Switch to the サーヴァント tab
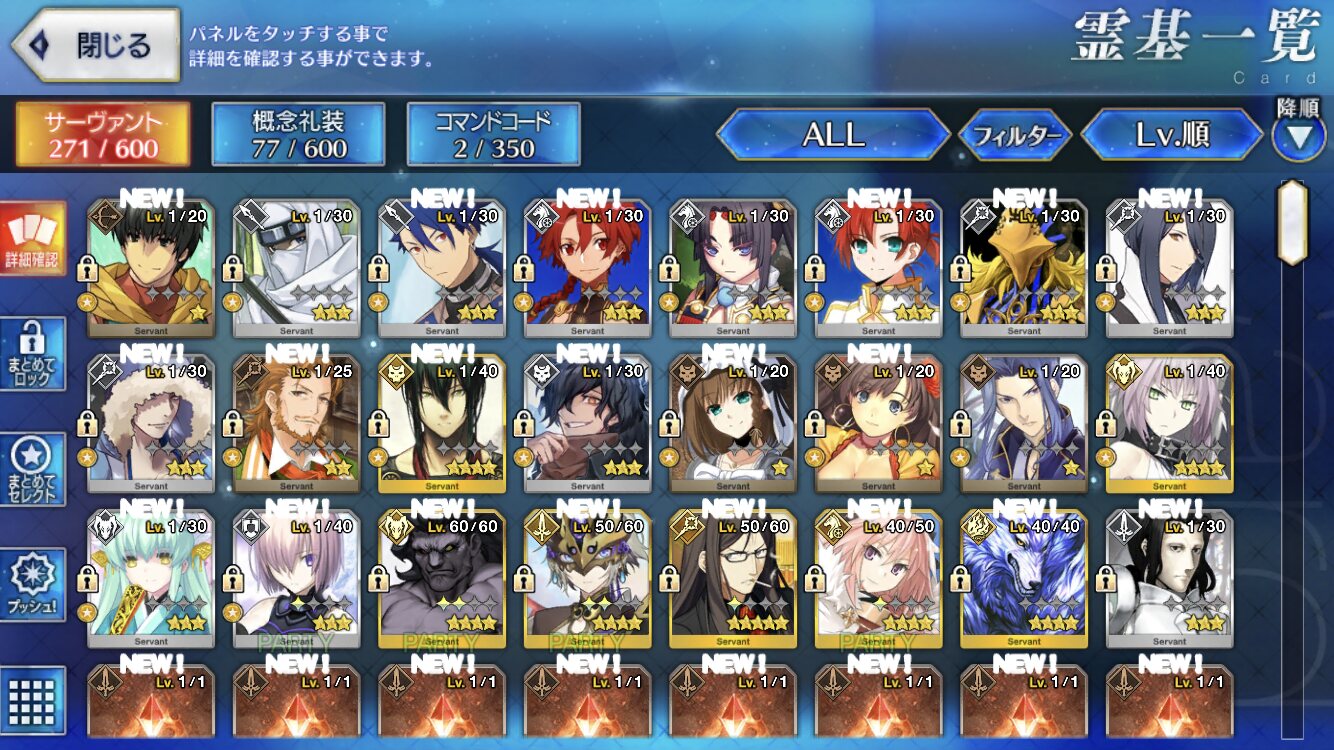The height and width of the screenshot is (750, 1334). (x=102, y=135)
